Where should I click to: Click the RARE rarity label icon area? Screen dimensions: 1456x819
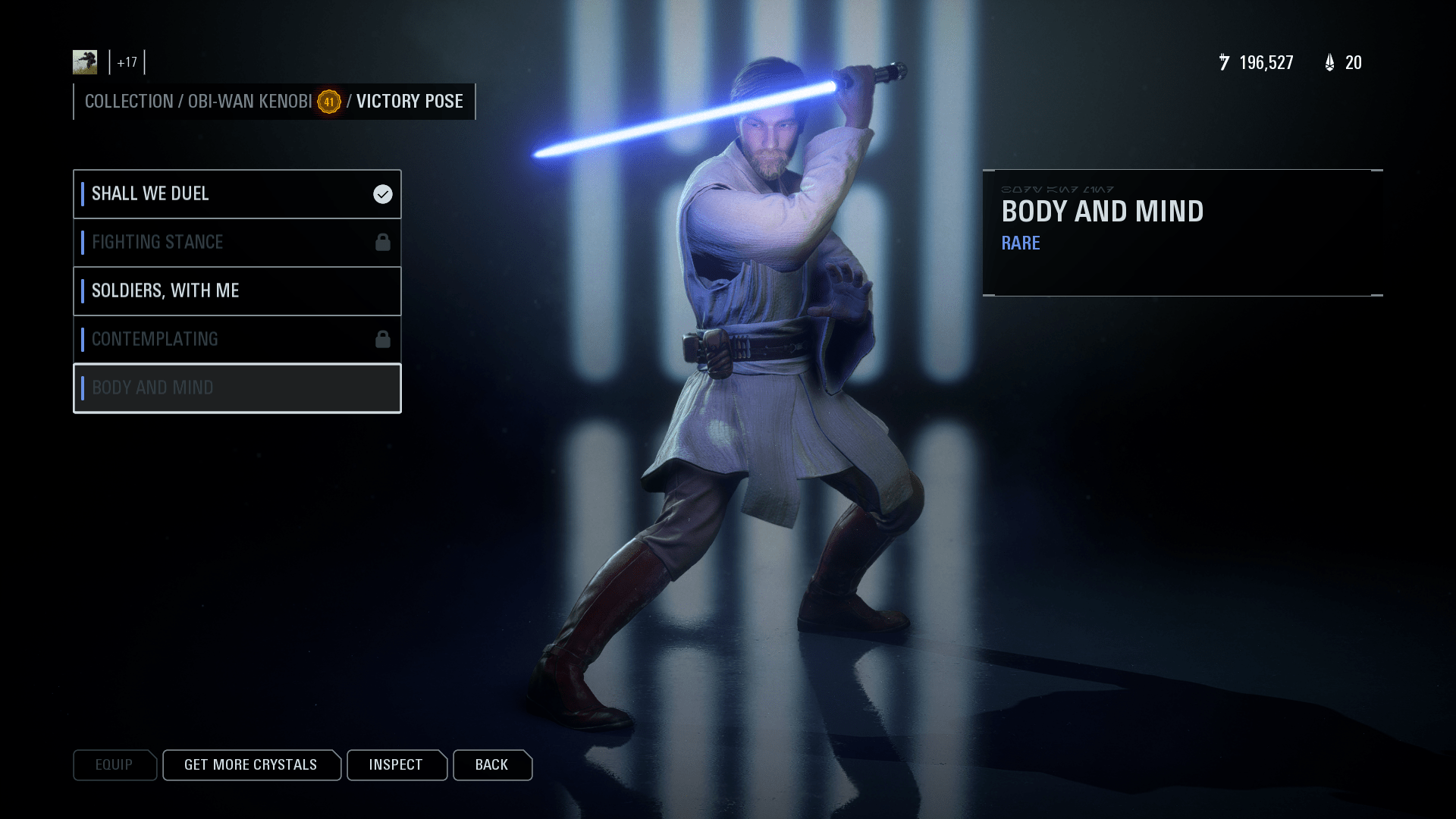coord(1020,243)
